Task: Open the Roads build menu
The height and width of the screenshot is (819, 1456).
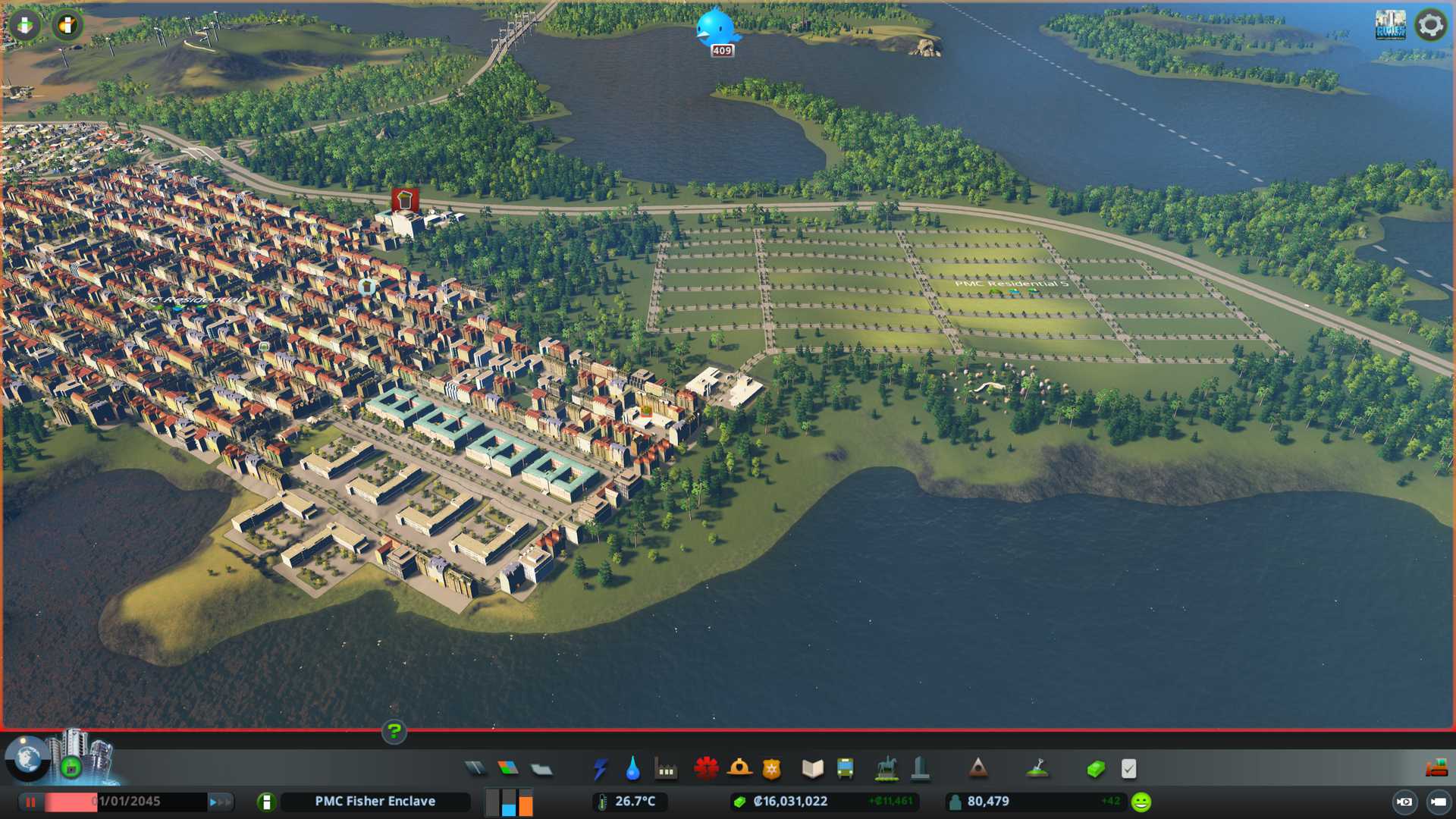Action: (475, 769)
